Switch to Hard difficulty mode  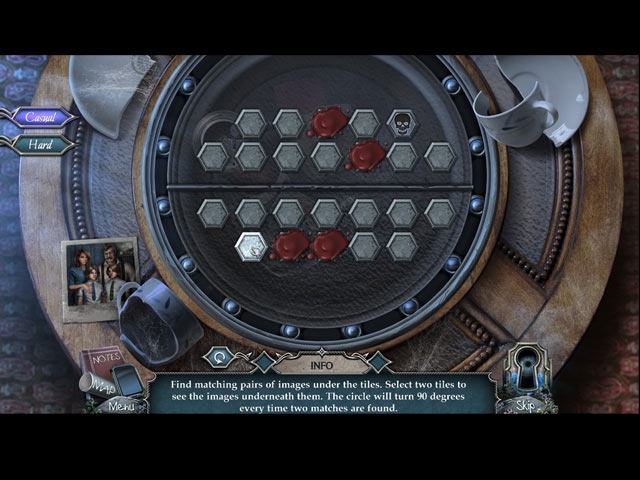(x=42, y=144)
